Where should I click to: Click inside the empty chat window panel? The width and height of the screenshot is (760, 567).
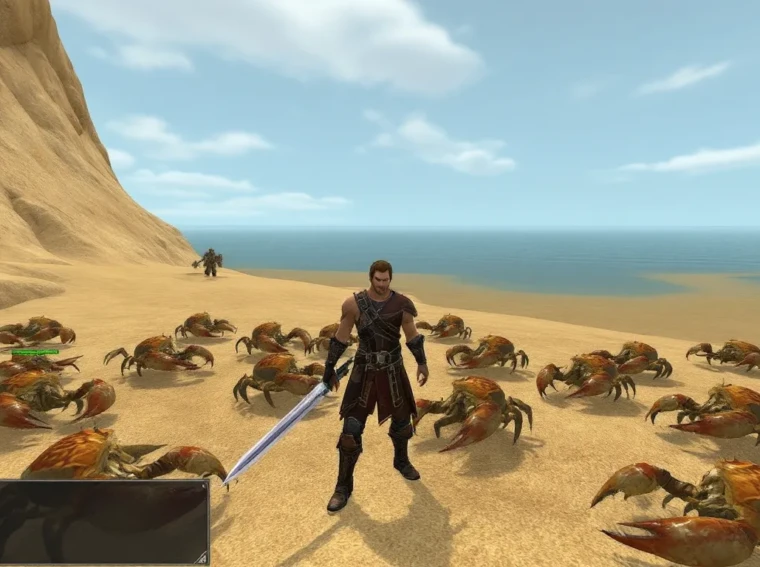pos(102,522)
